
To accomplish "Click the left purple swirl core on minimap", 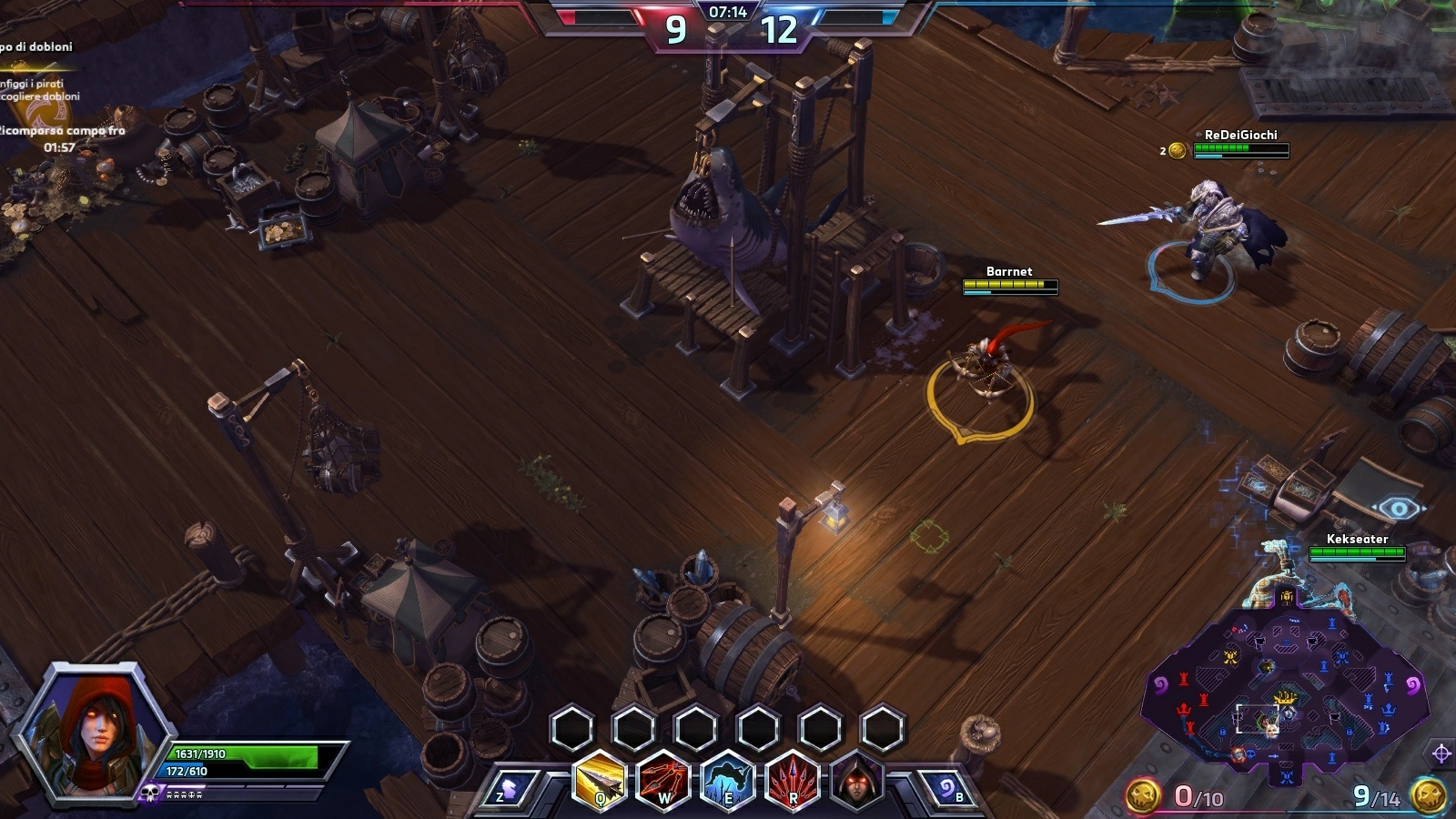I will click(x=1160, y=683).
